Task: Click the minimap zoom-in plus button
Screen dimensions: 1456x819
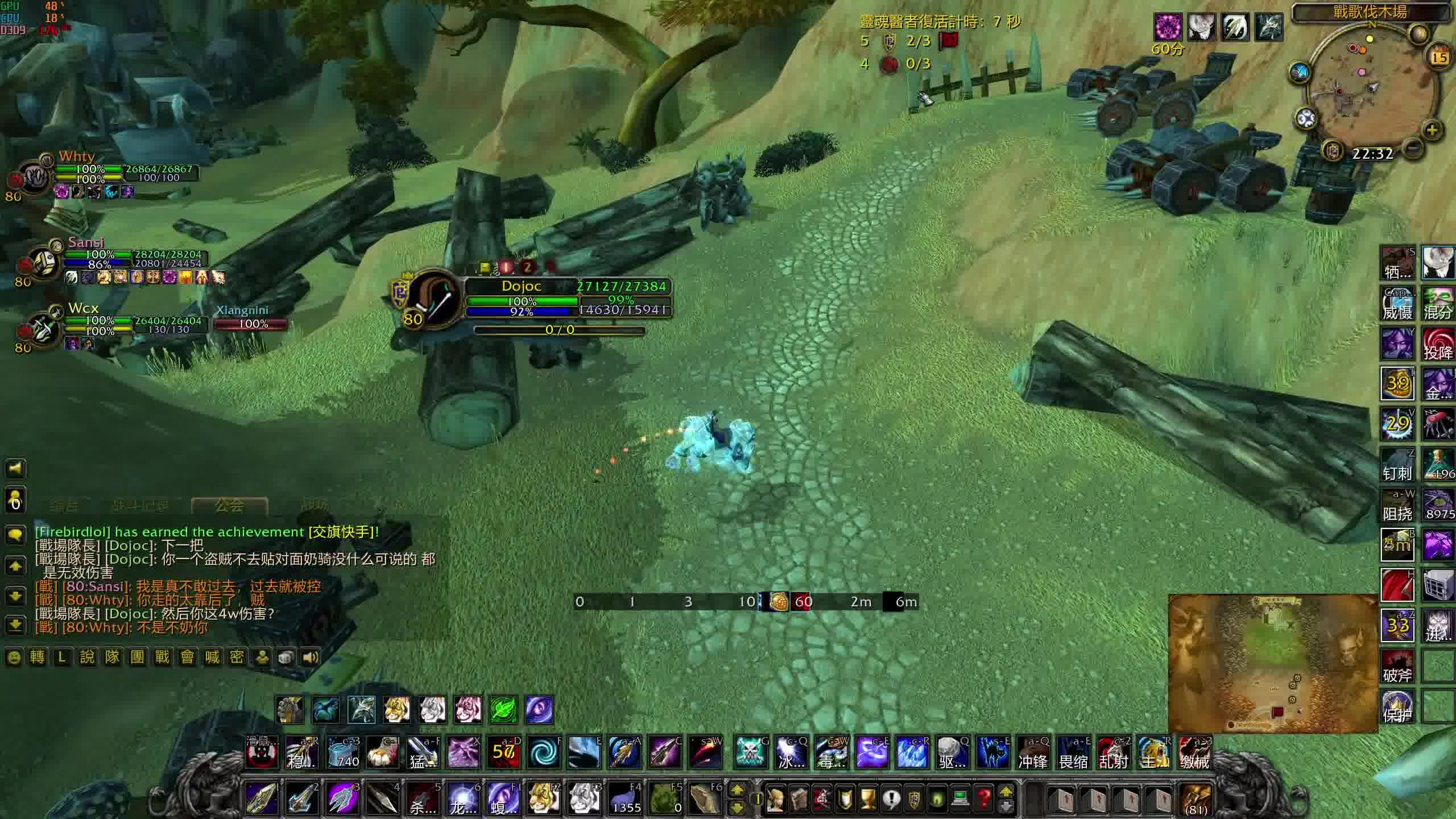Action: (x=1432, y=131)
